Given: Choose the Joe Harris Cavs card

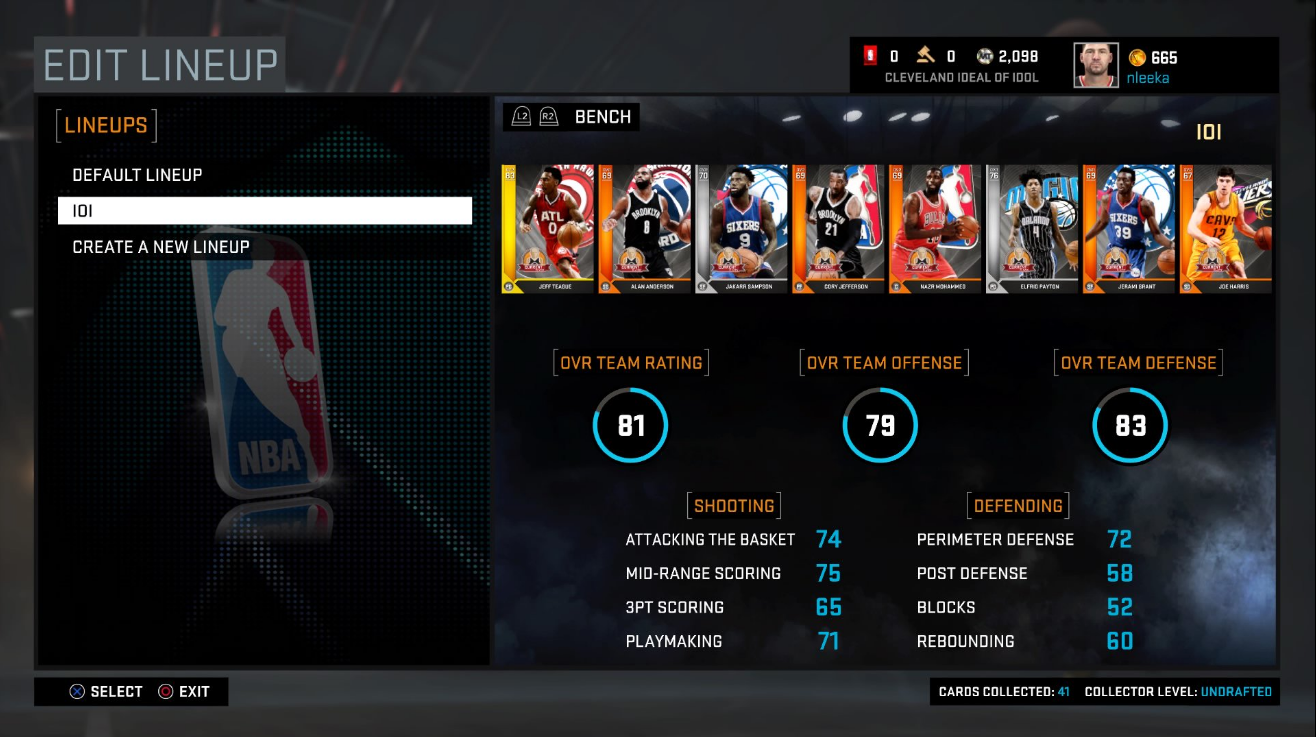Looking at the screenshot, I should tap(1226, 229).
